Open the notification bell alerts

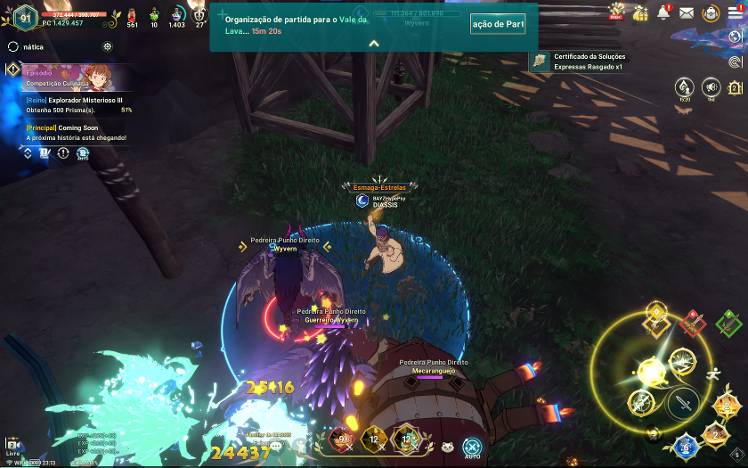663,13
